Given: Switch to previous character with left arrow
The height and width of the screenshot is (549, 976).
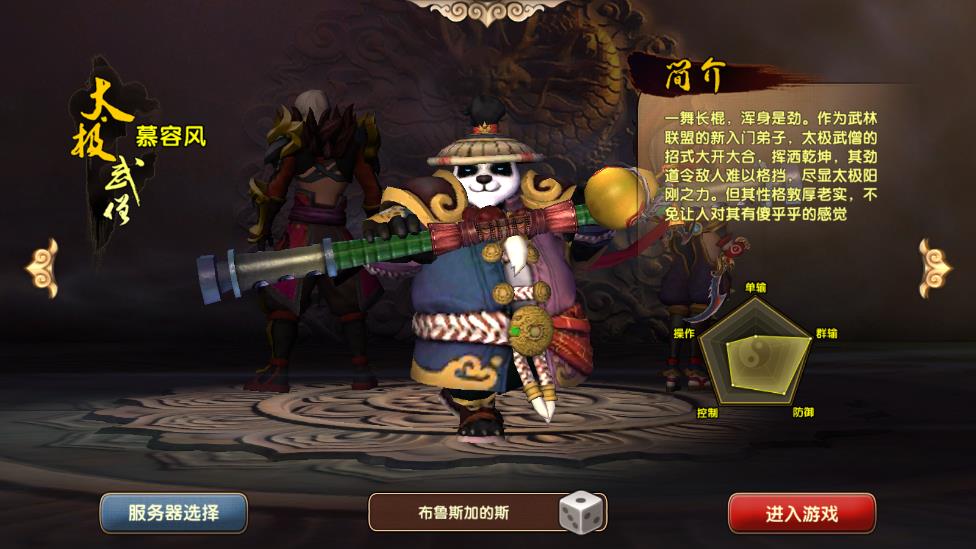Looking at the screenshot, I should pyautogui.click(x=41, y=267).
